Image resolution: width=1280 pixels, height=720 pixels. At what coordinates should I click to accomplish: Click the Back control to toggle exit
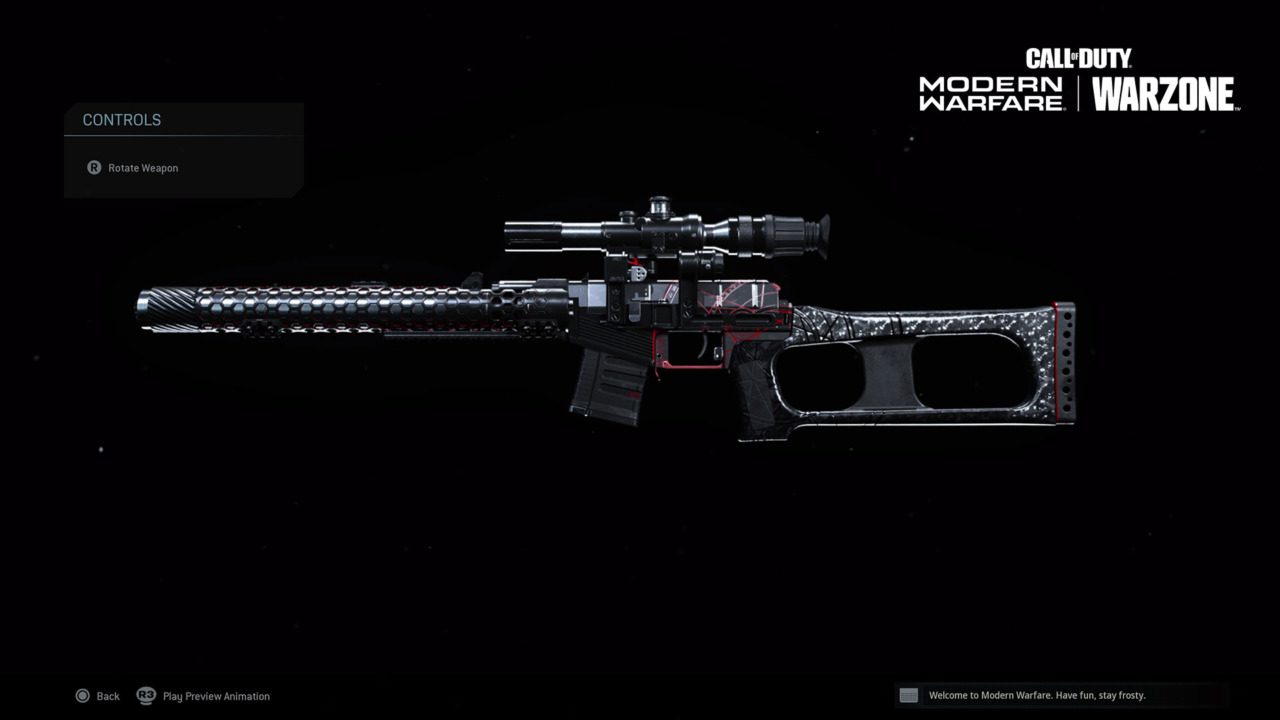tap(97, 696)
